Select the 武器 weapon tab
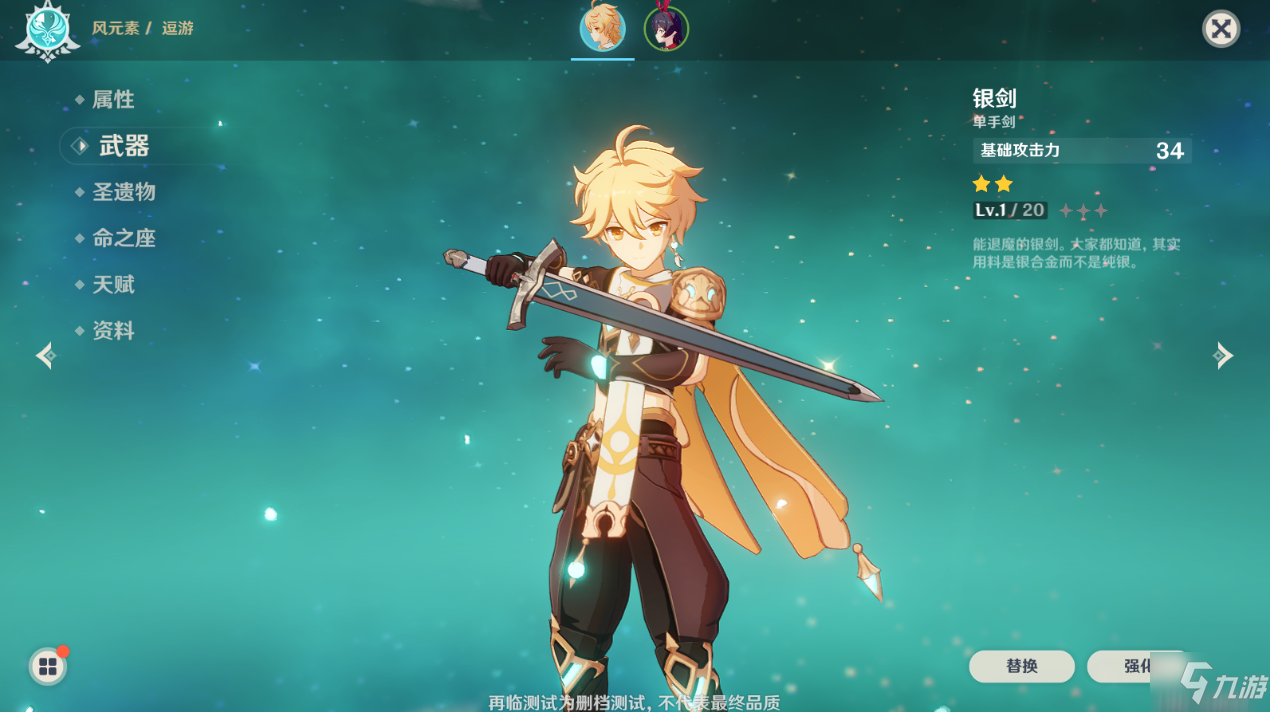The width and height of the screenshot is (1270, 712). [123, 147]
